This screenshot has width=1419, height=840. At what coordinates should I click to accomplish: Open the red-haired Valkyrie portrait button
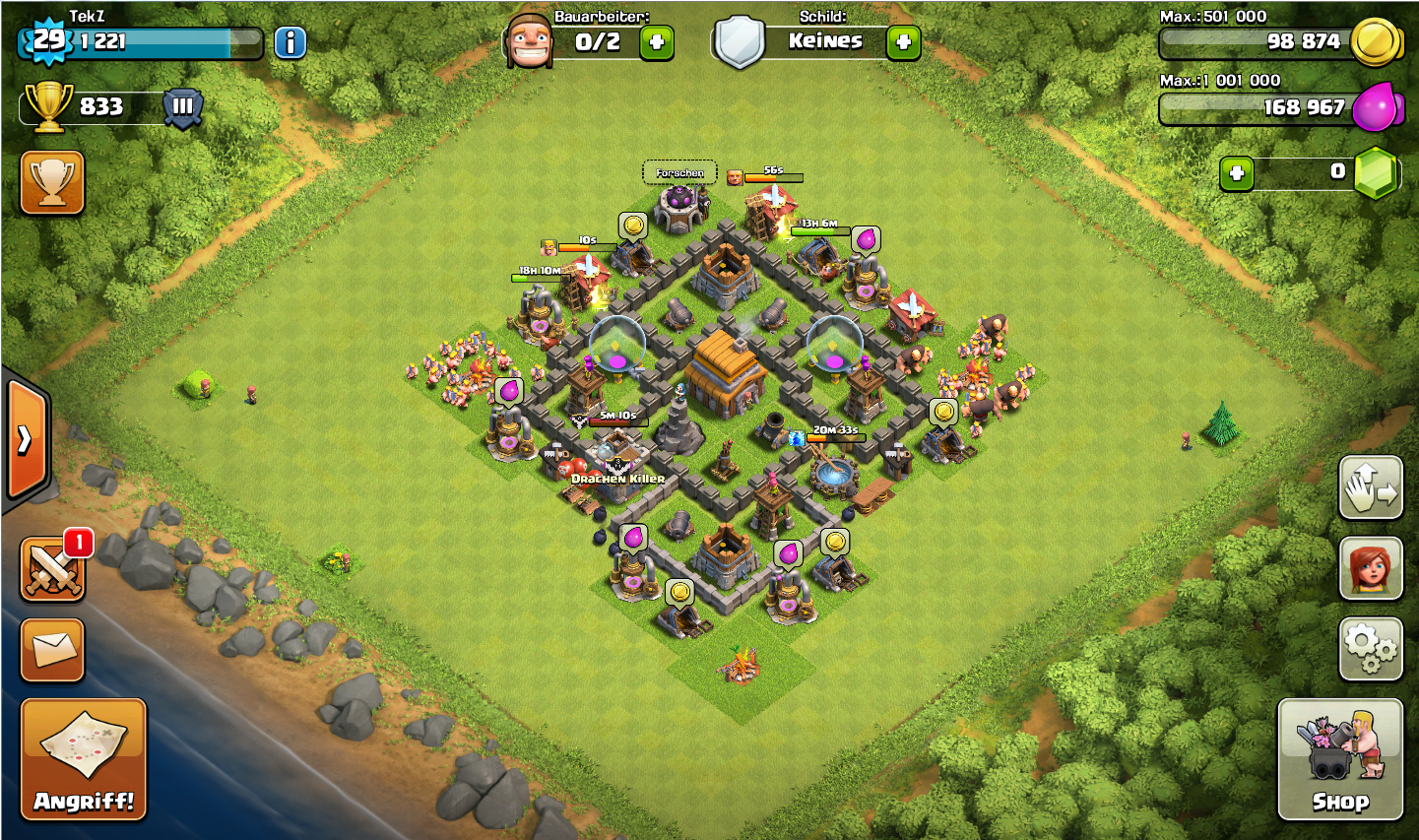pyautogui.click(x=1371, y=568)
